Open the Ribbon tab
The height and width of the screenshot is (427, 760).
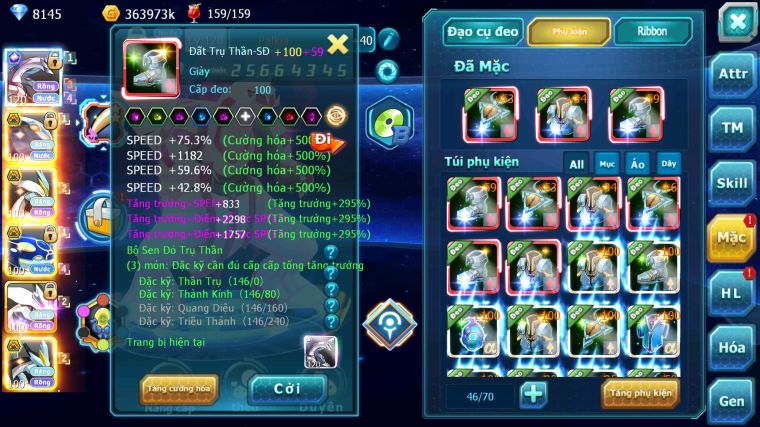pyautogui.click(x=653, y=32)
